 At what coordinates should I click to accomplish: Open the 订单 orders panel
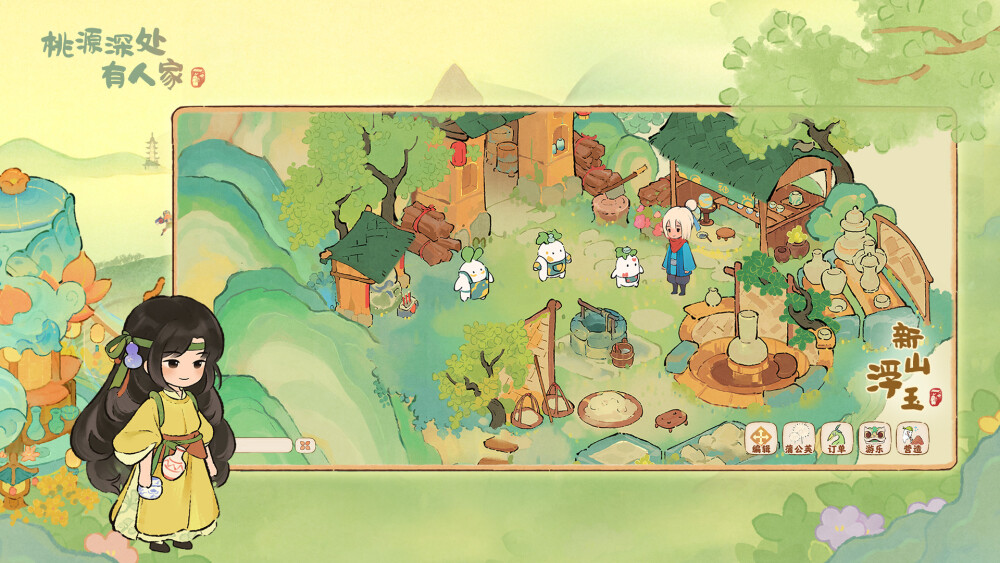(x=836, y=438)
